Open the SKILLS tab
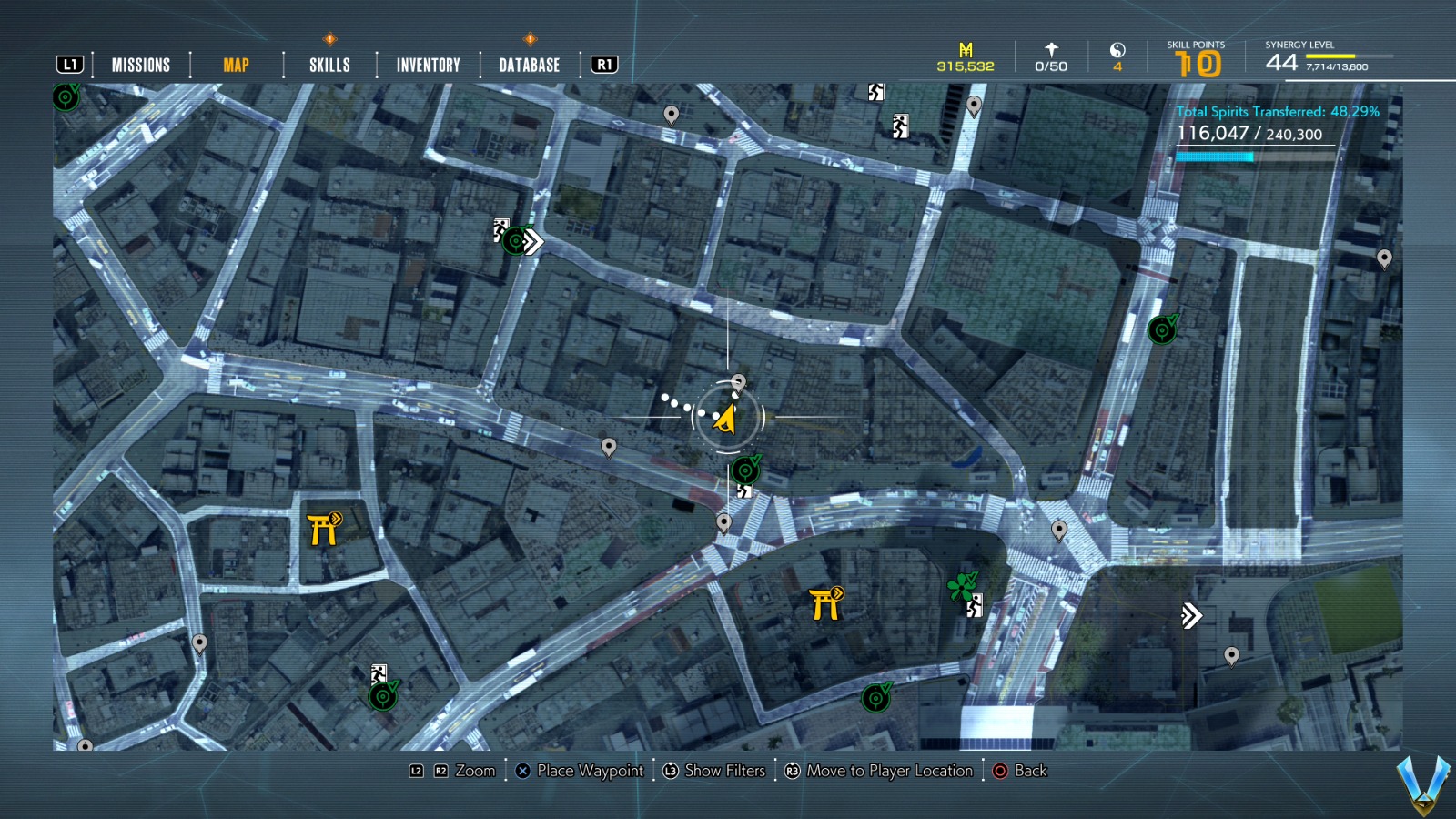This screenshot has height=819, width=1456. pyautogui.click(x=329, y=65)
